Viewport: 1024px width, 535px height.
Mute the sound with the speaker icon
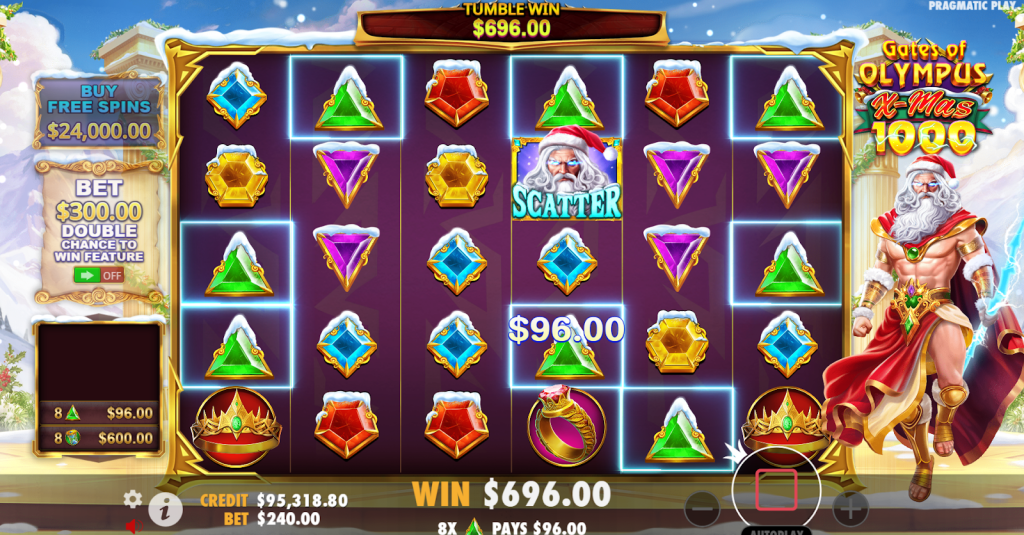coord(132,526)
